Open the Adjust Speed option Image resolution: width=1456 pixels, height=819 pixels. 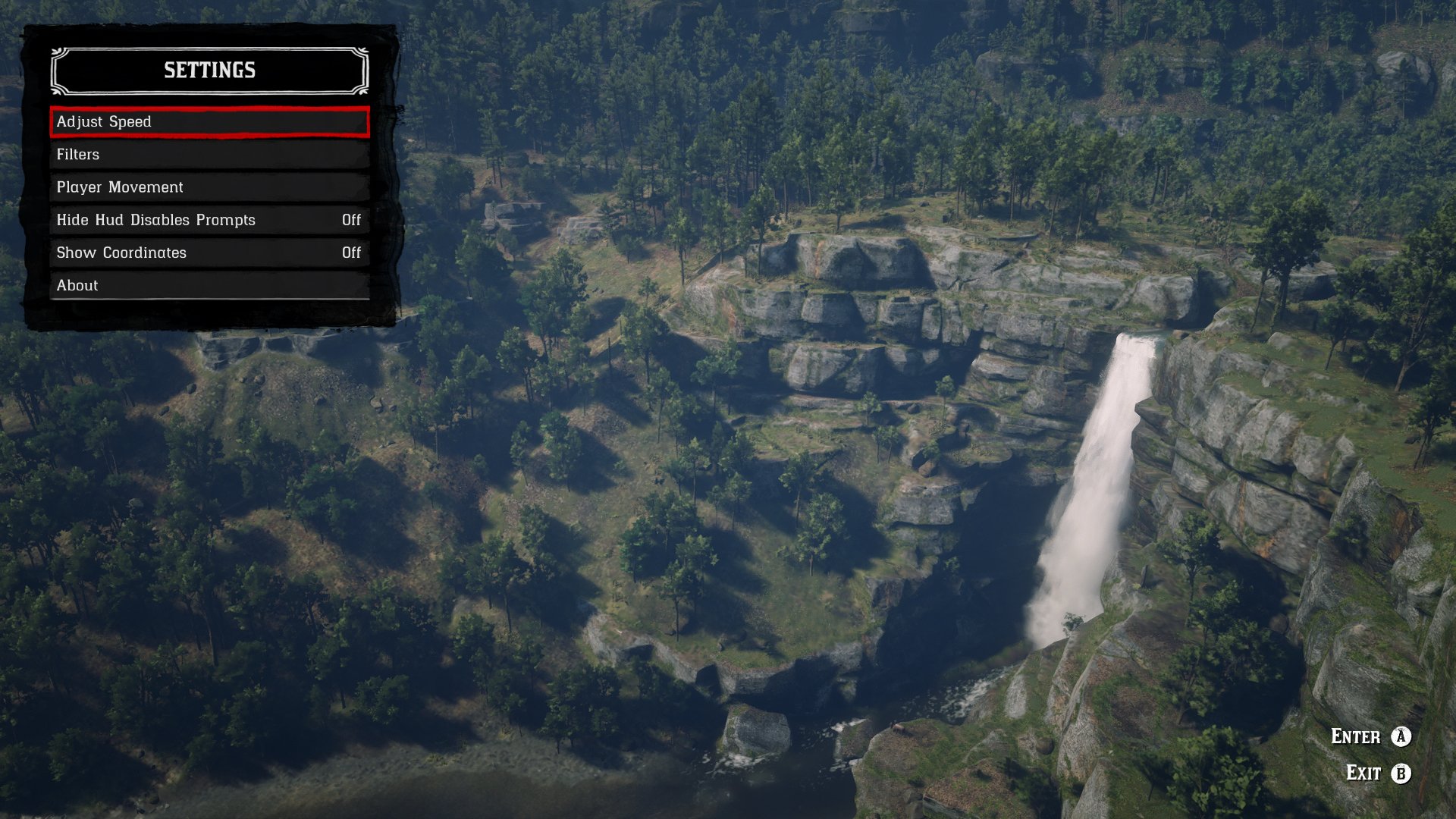(x=209, y=122)
